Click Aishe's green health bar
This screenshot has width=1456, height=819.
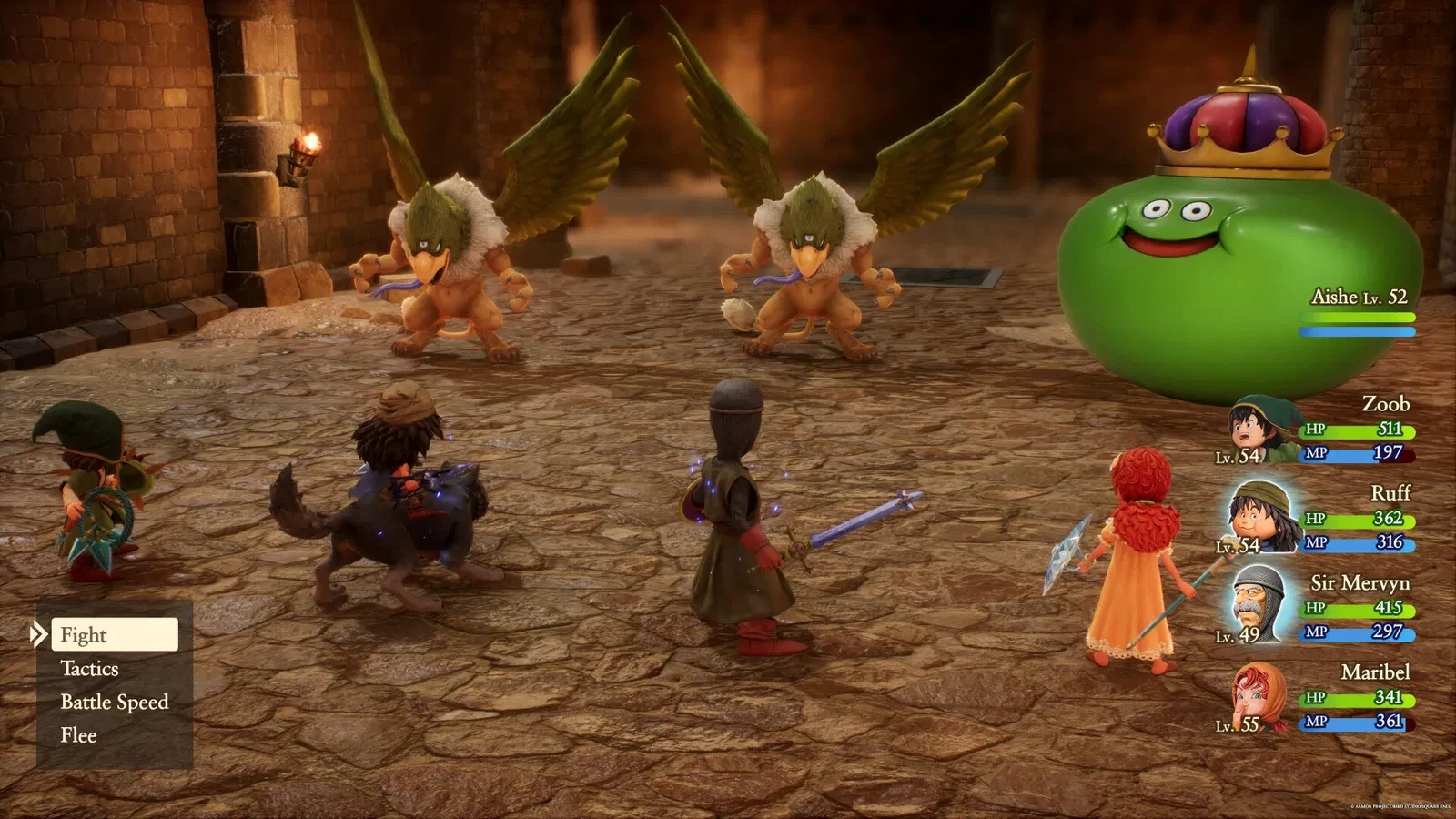click(1357, 317)
